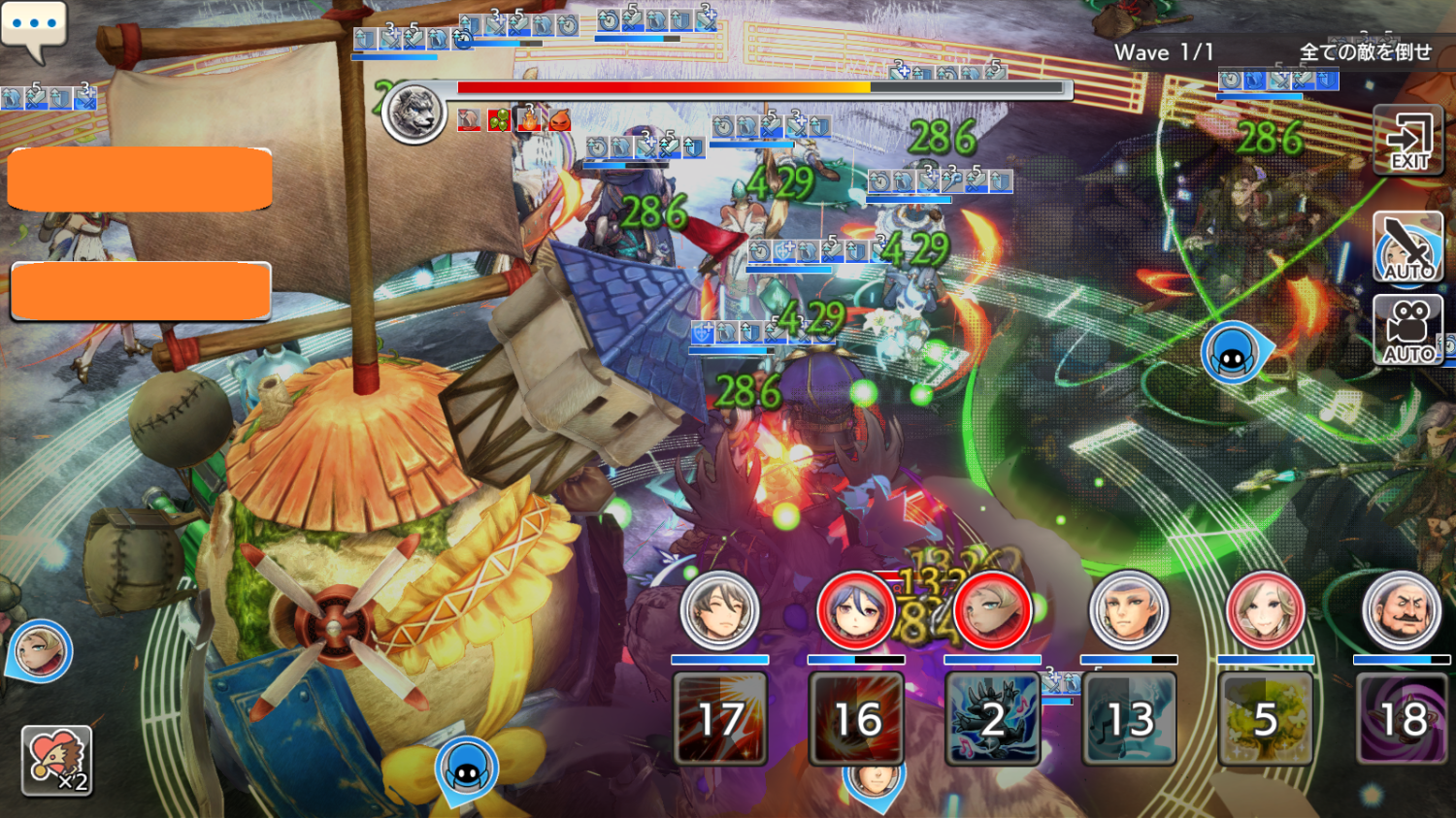Pick the blue-haired girl character portrait
This screenshot has height=818, width=1456.
(x=855, y=611)
